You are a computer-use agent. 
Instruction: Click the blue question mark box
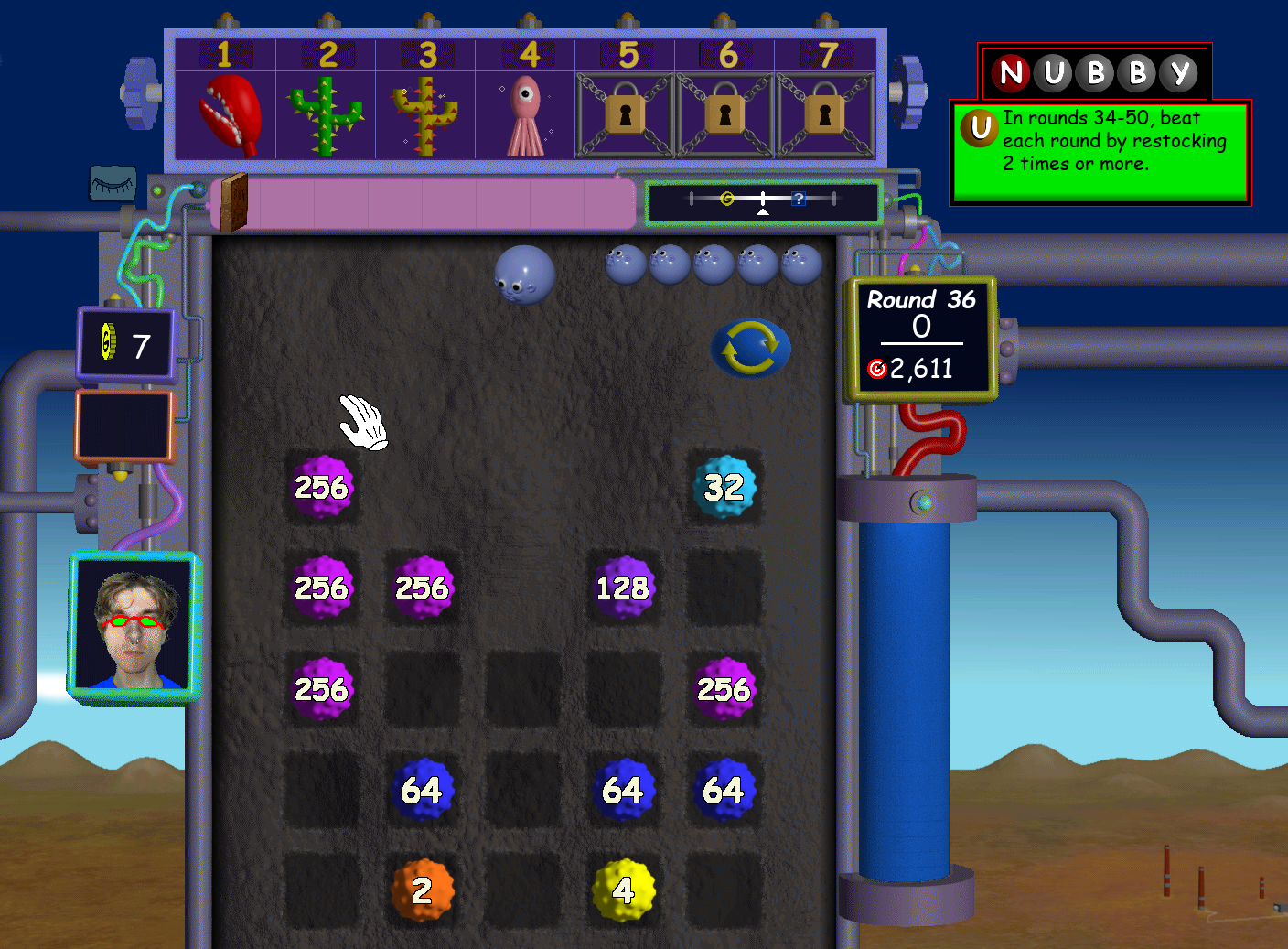click(799, 200)
